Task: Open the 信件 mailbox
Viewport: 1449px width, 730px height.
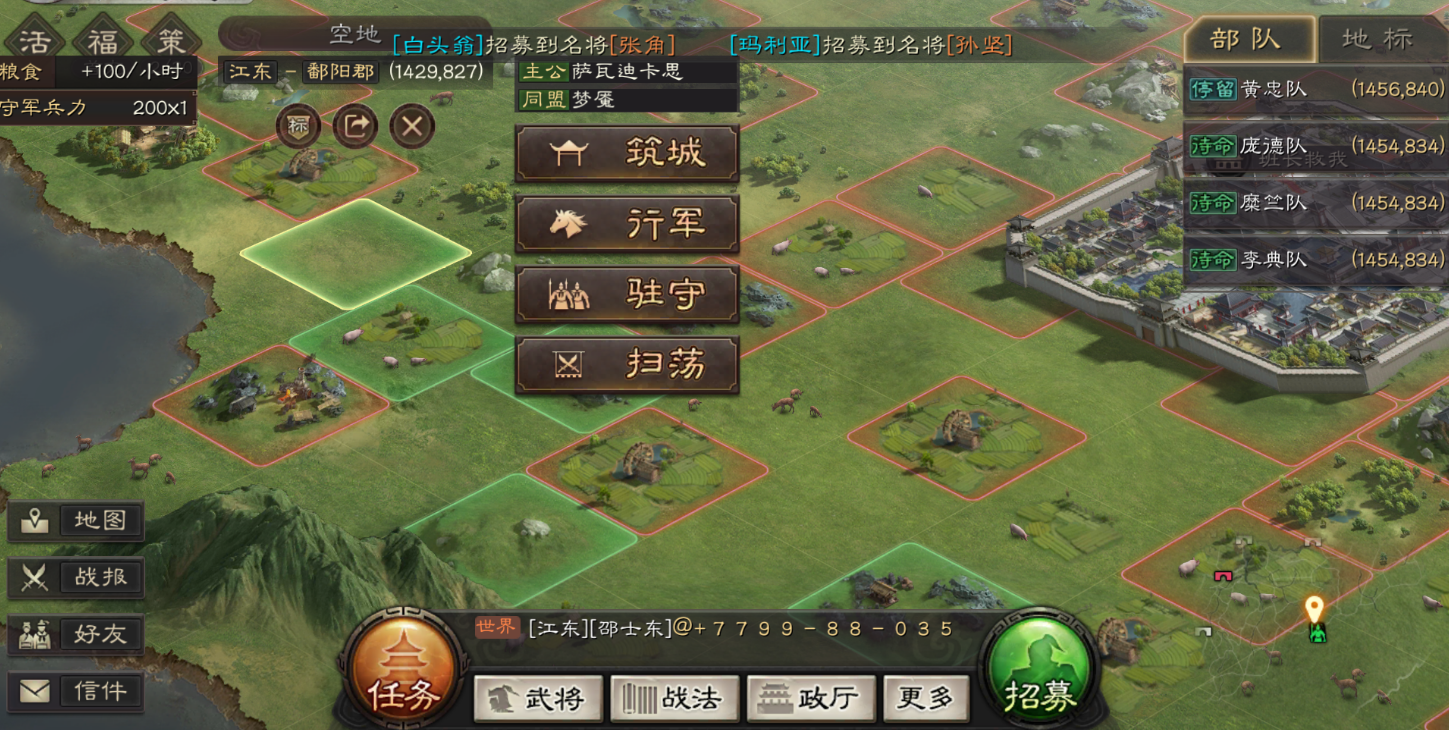Action: click(77, 691)
